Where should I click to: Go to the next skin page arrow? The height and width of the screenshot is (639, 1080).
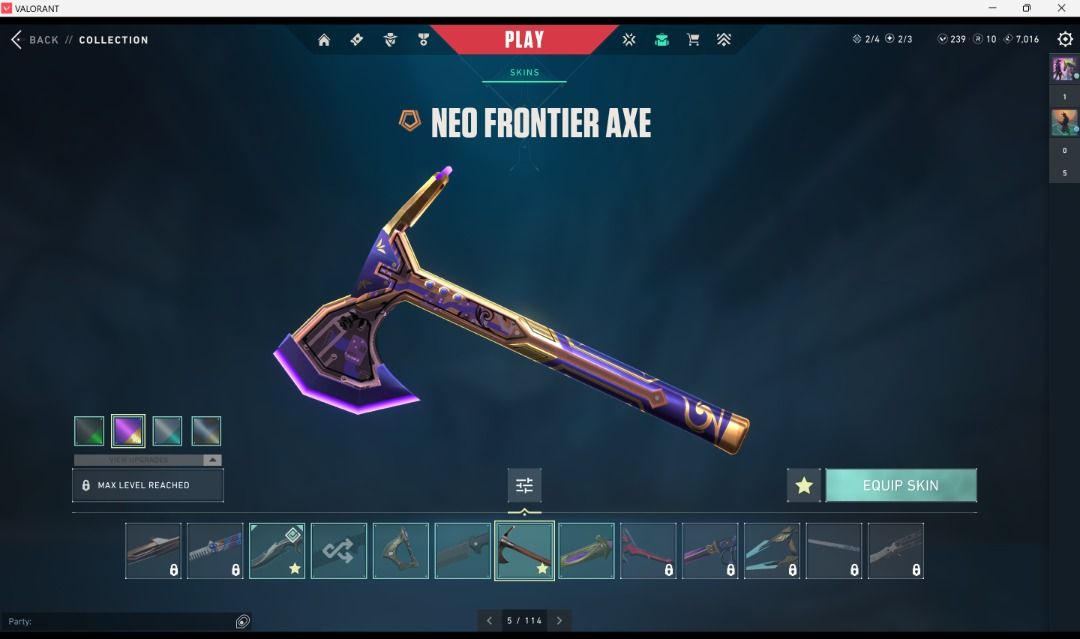[560, 621]
